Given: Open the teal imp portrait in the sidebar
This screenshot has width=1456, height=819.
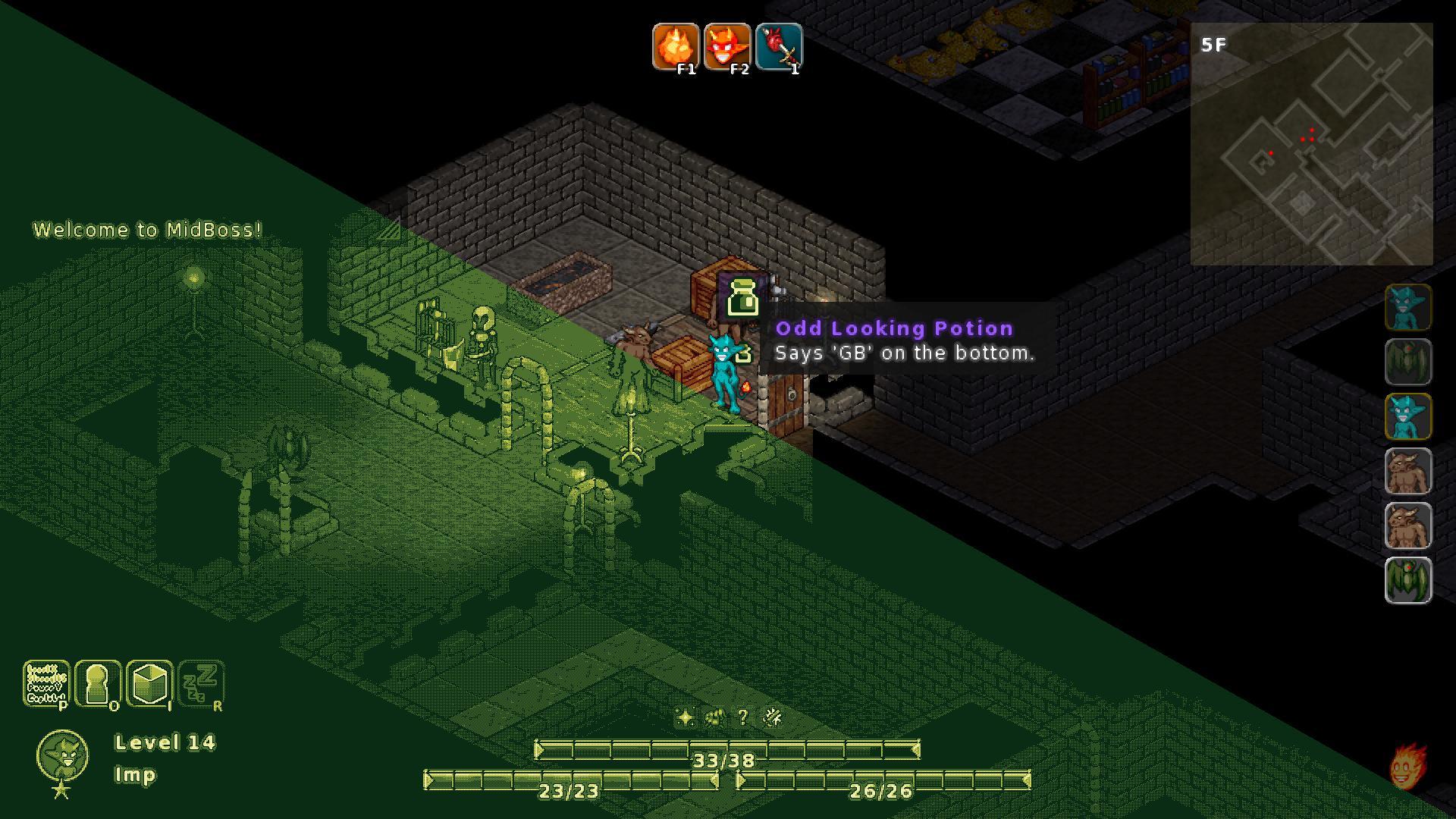Looking at the screenshot, I should [x=1407, y=307].
